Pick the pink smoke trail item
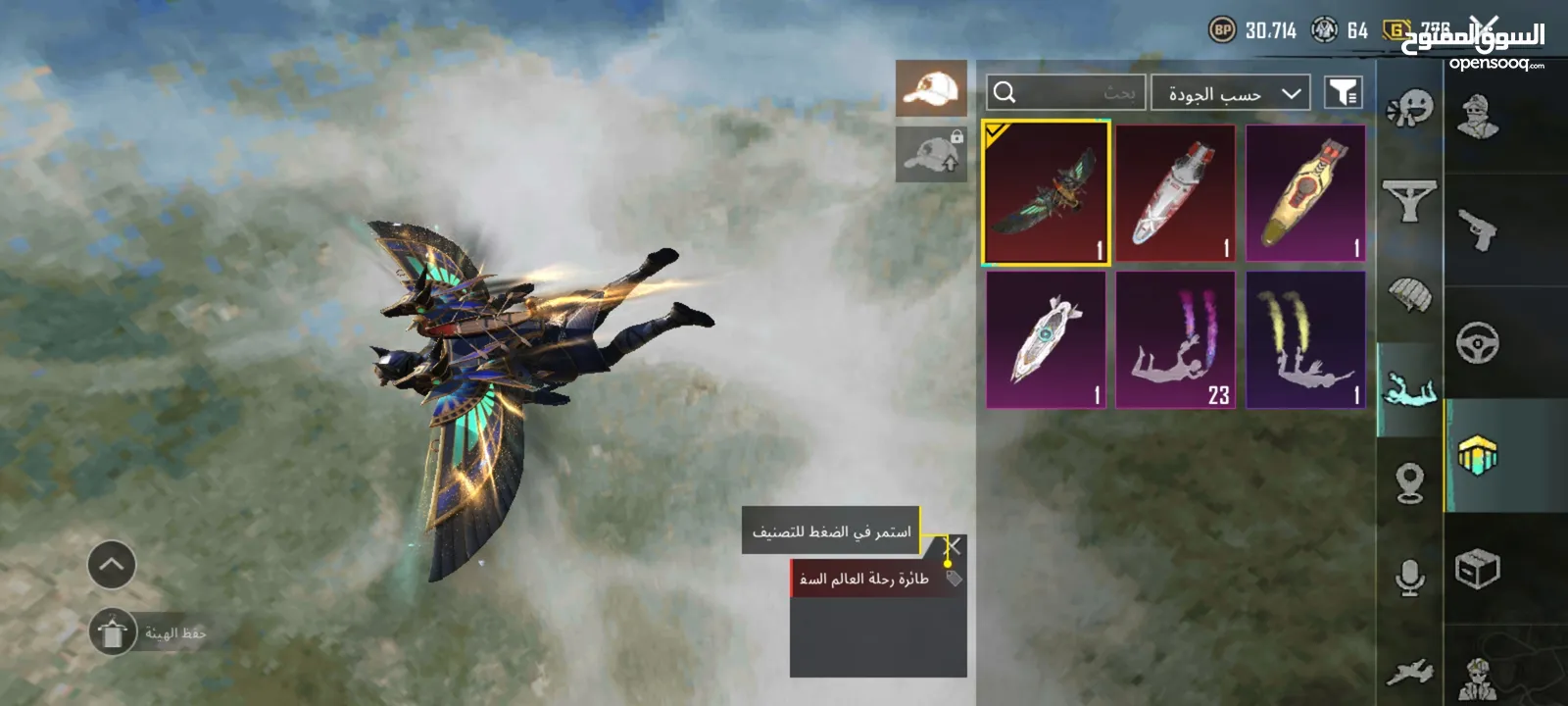Viewport: 1568px width, 706px height. 1175,339
